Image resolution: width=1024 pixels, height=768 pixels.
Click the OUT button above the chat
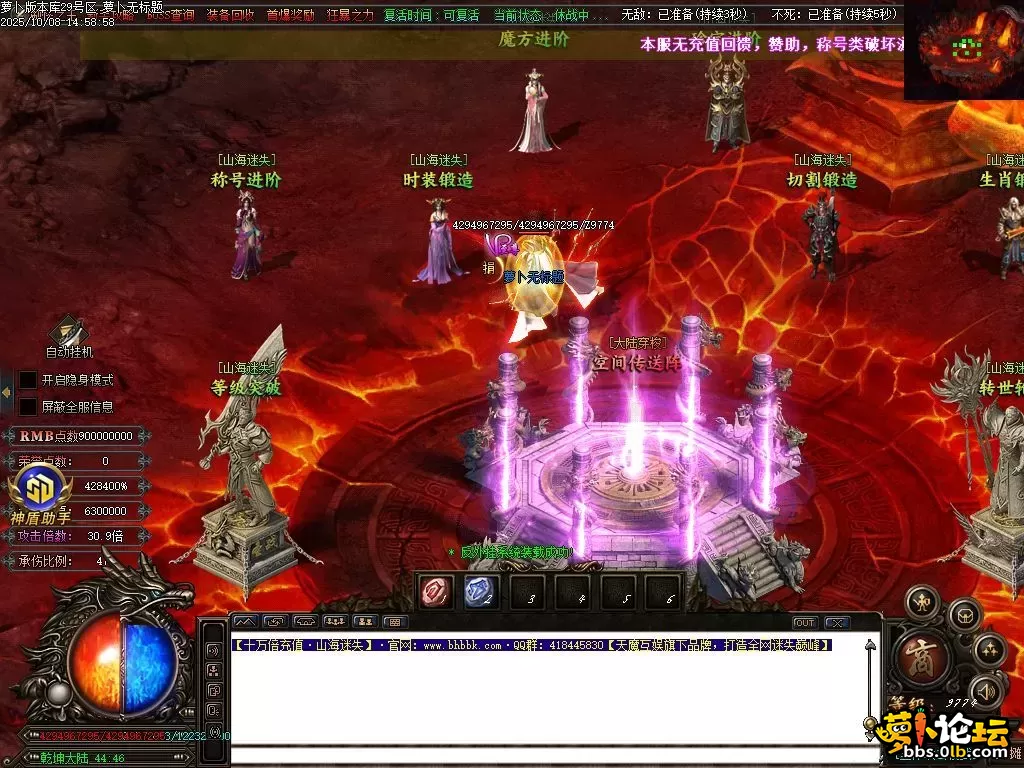click(x=805, y=622)
